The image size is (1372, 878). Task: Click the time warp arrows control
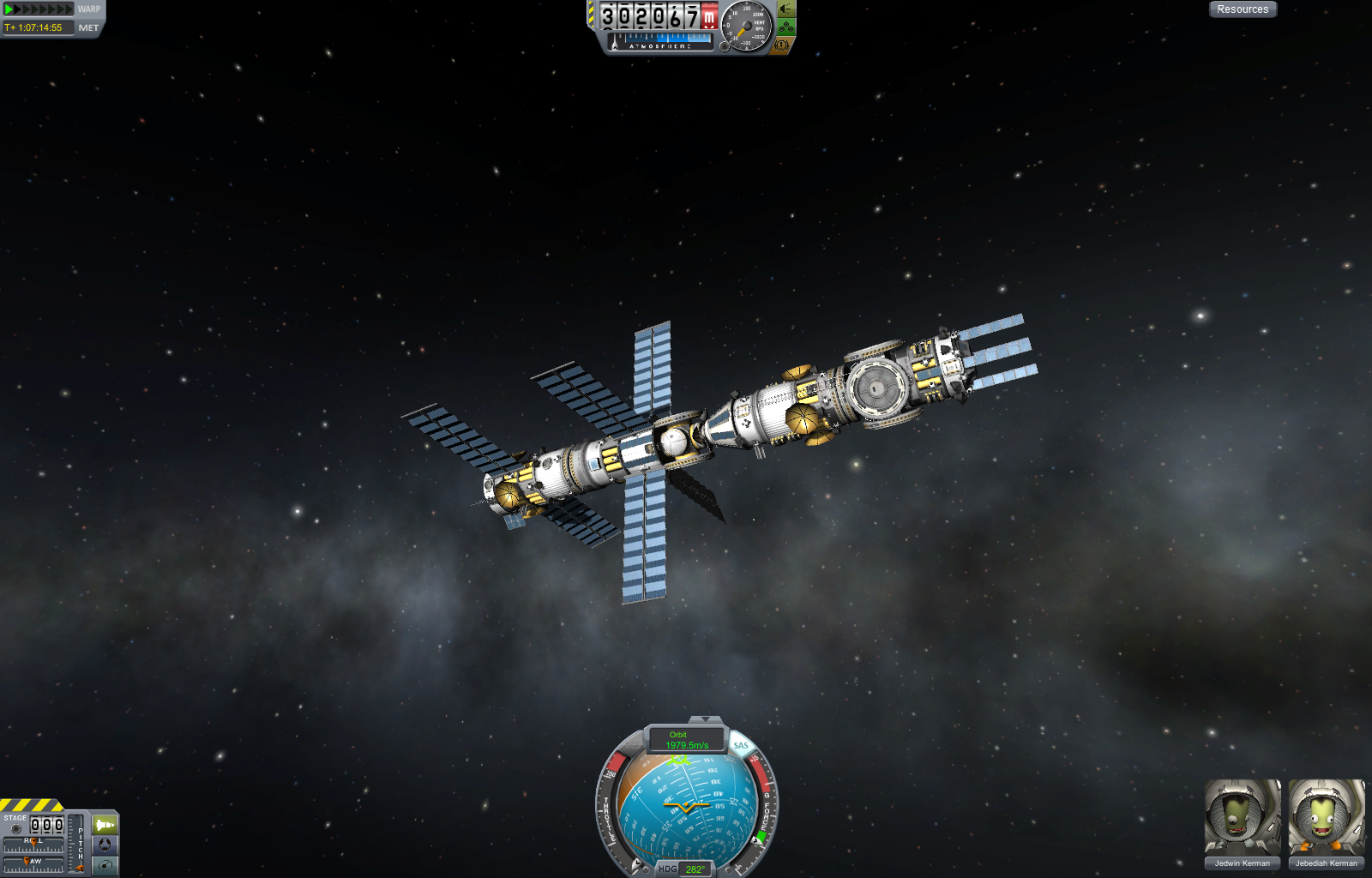coord(39,9)
